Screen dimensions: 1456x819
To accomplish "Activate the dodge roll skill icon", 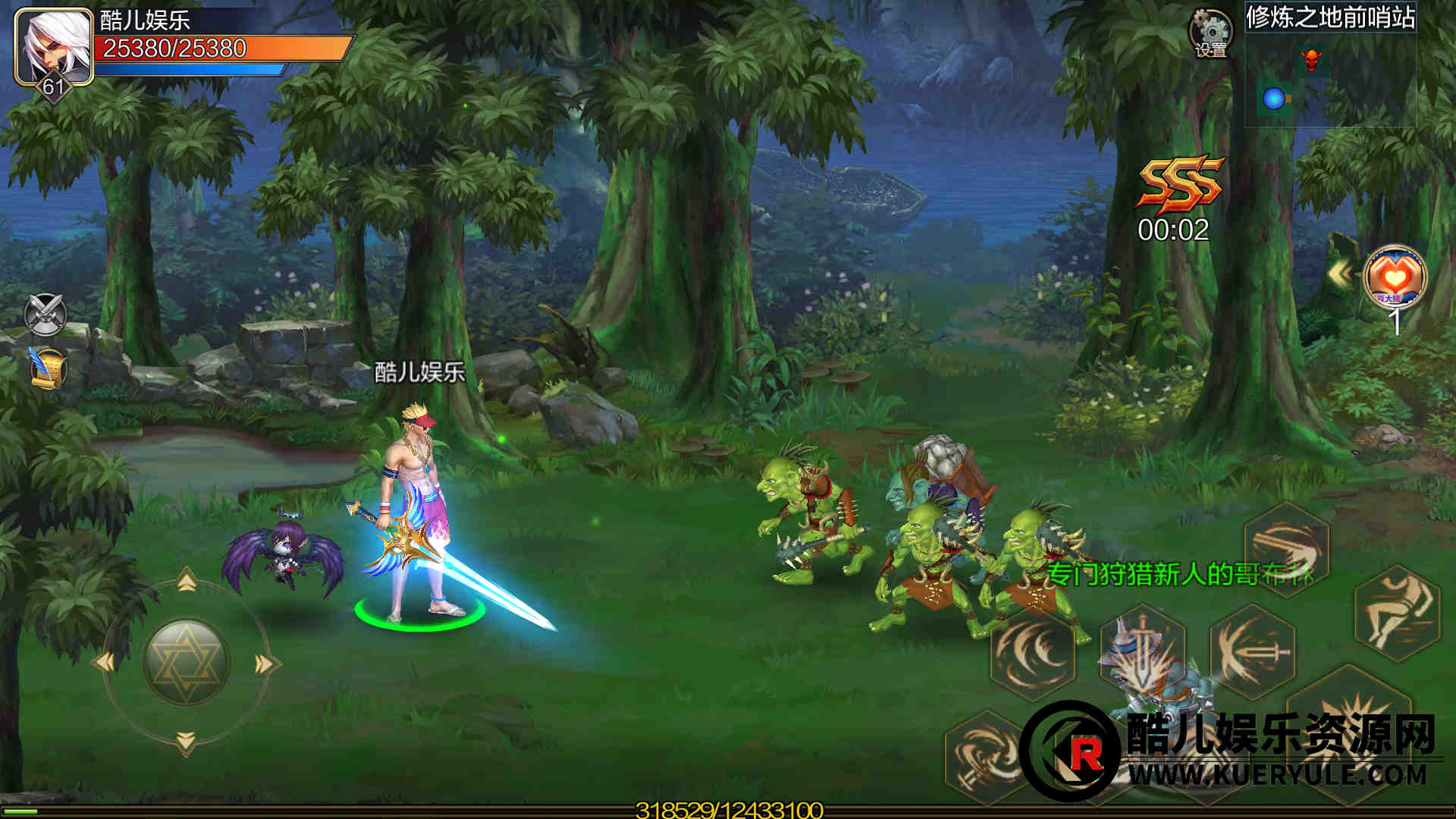I will pyautogui.click(x=1397, y=611).
